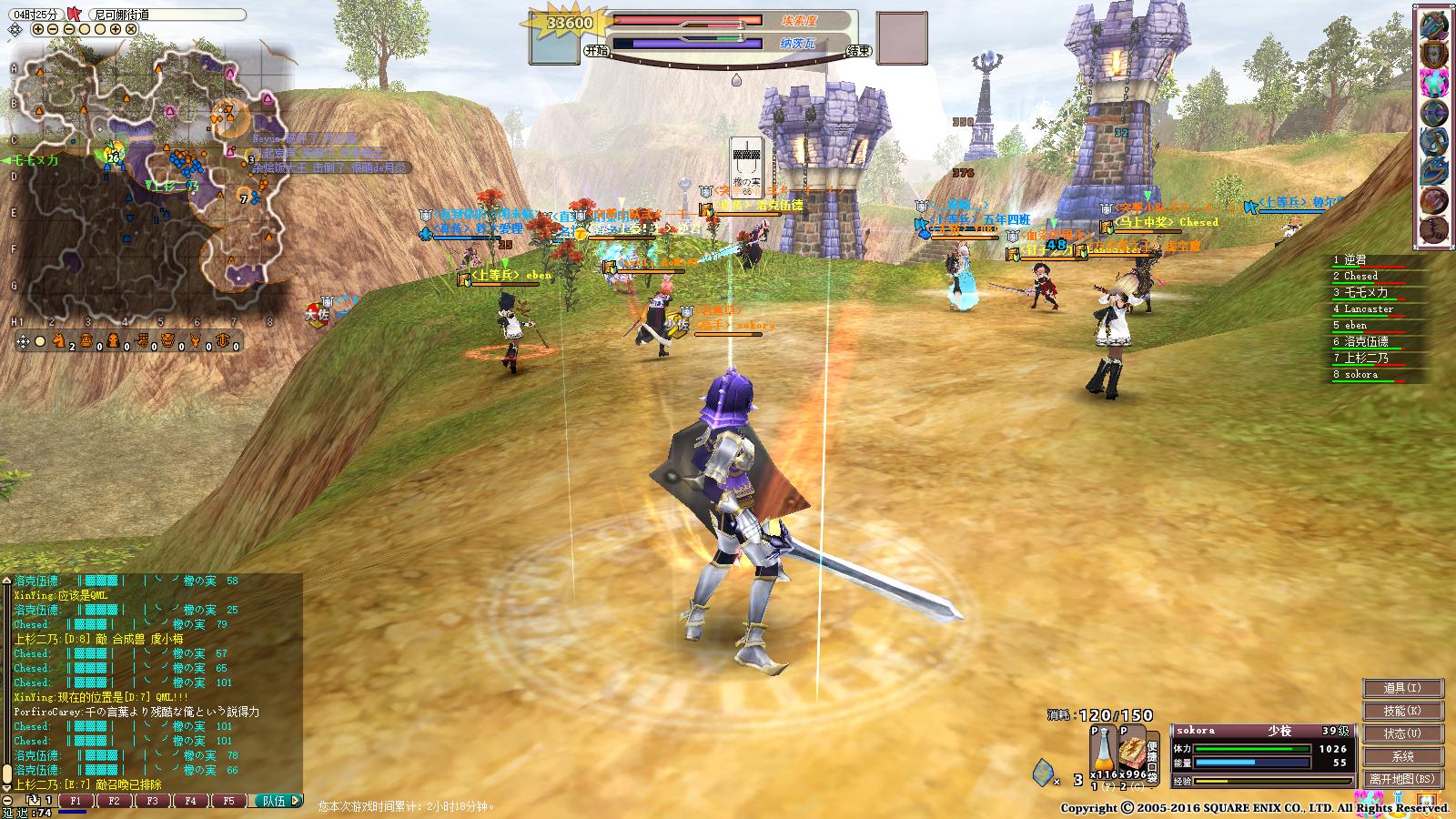Click the 开始 start button

pyautogui.click(x=596, y=51)
